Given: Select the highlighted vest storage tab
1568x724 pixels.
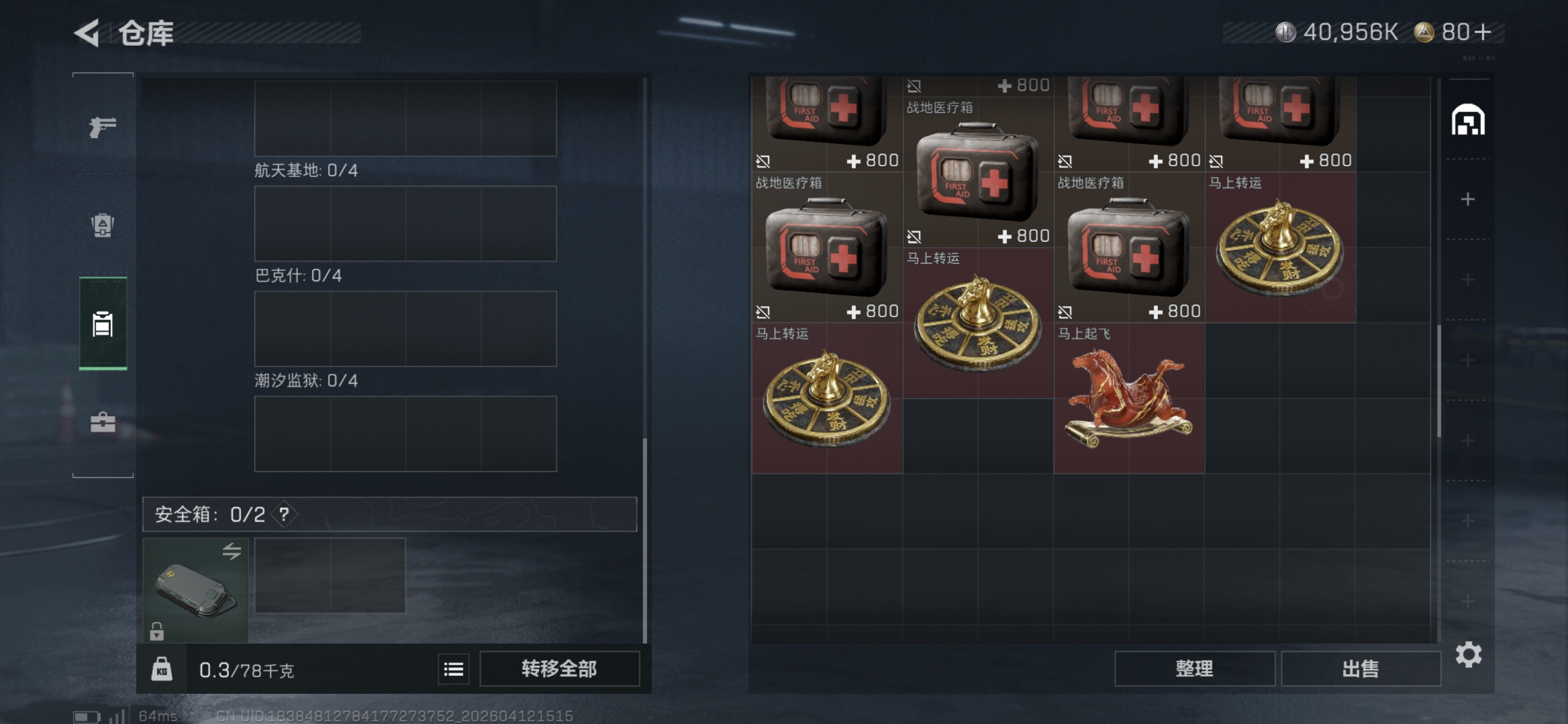Looking at the screenshot, I should [102, 325].
